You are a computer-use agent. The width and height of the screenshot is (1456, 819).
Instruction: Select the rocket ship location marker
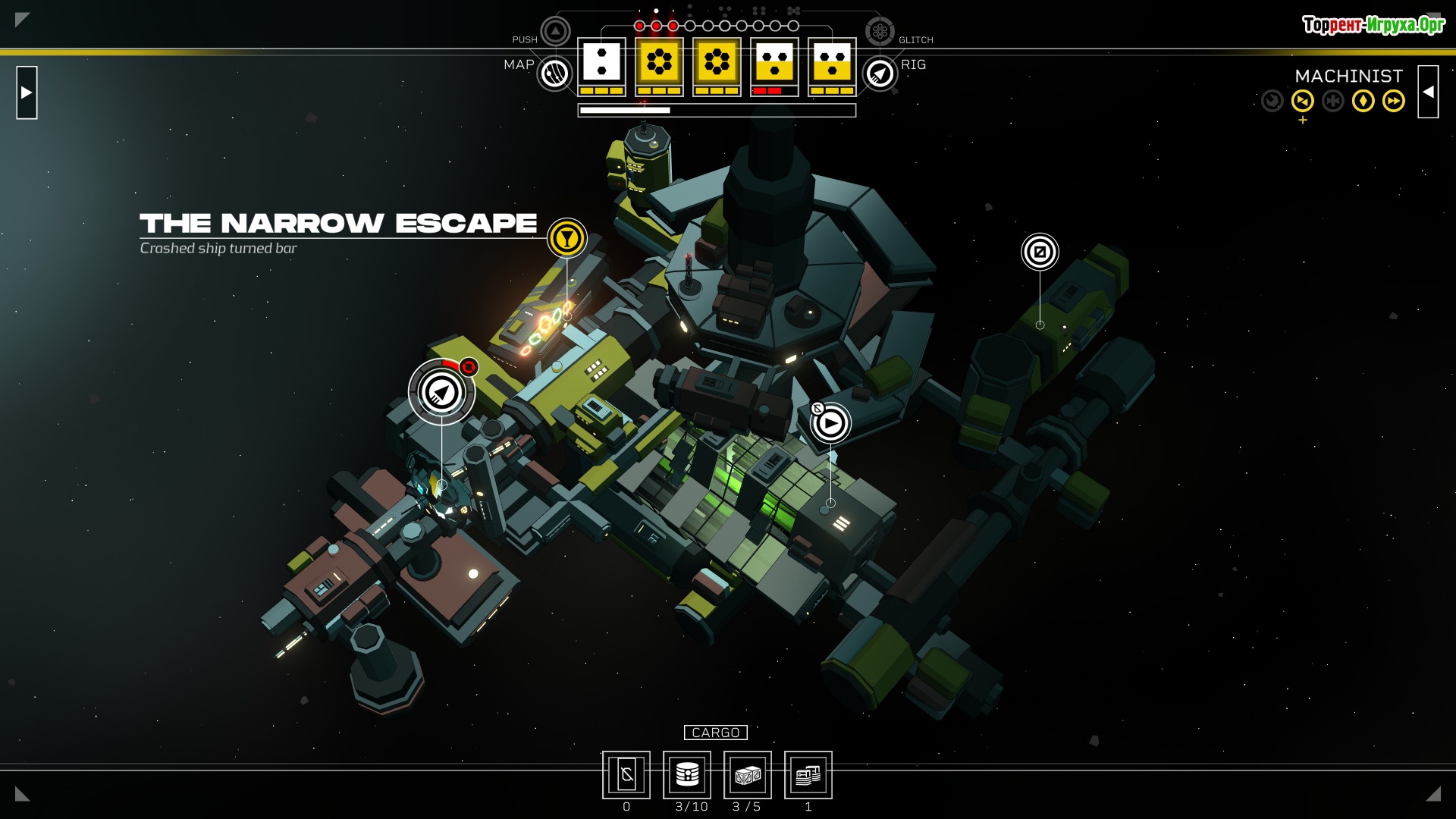point(441,392)
